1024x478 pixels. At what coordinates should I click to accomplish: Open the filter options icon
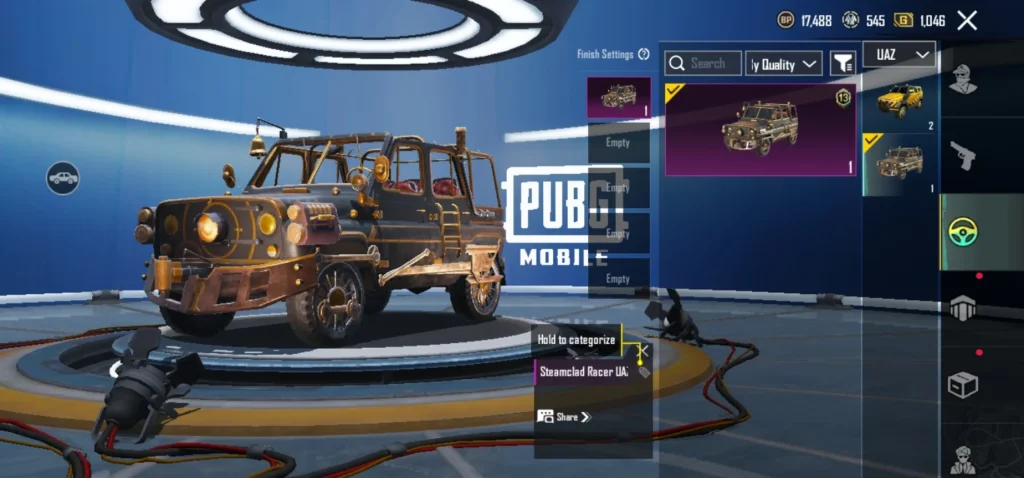[843, 64]
